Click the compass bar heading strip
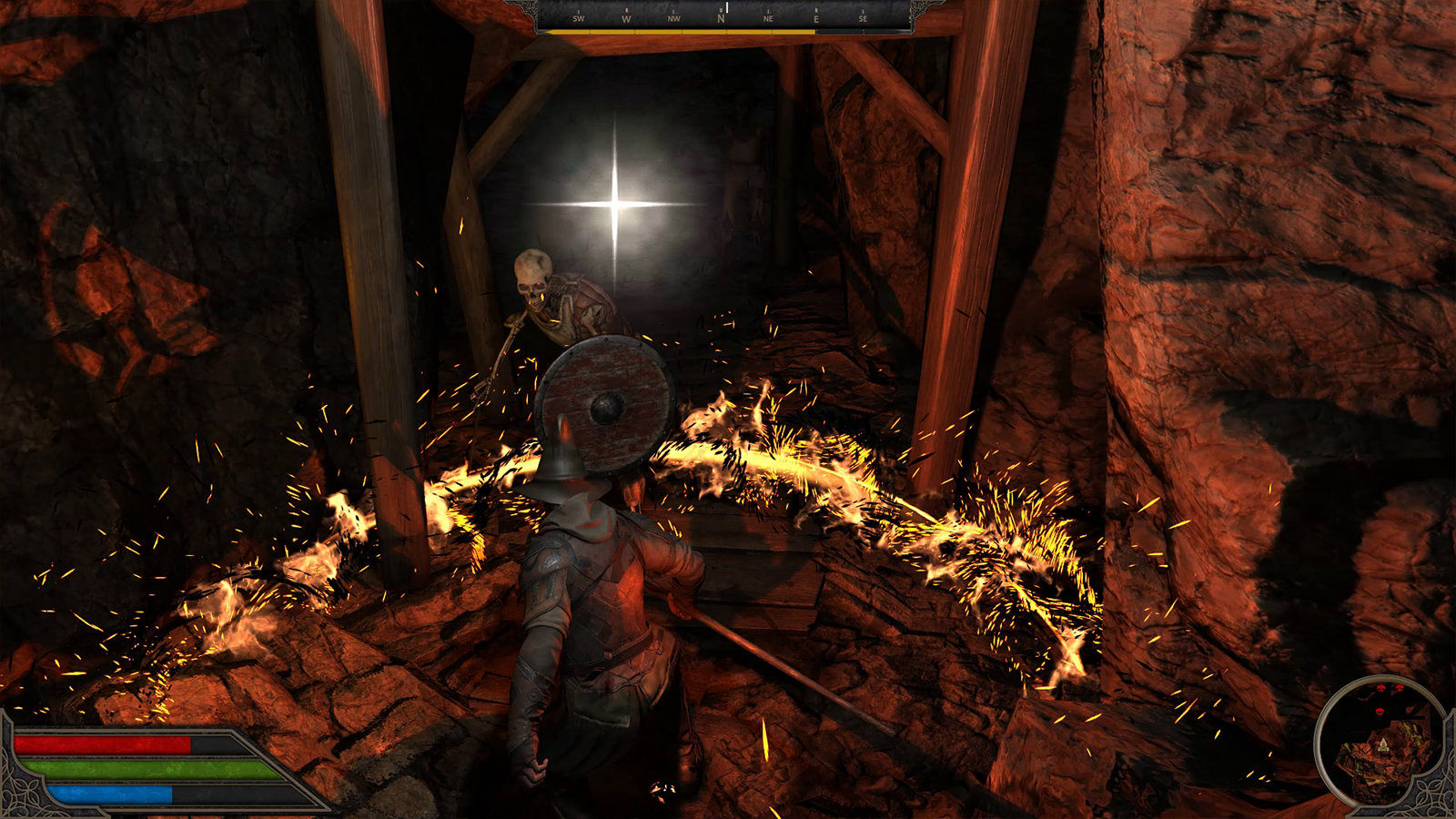The image size is (1456, 819). pos(722,16)
